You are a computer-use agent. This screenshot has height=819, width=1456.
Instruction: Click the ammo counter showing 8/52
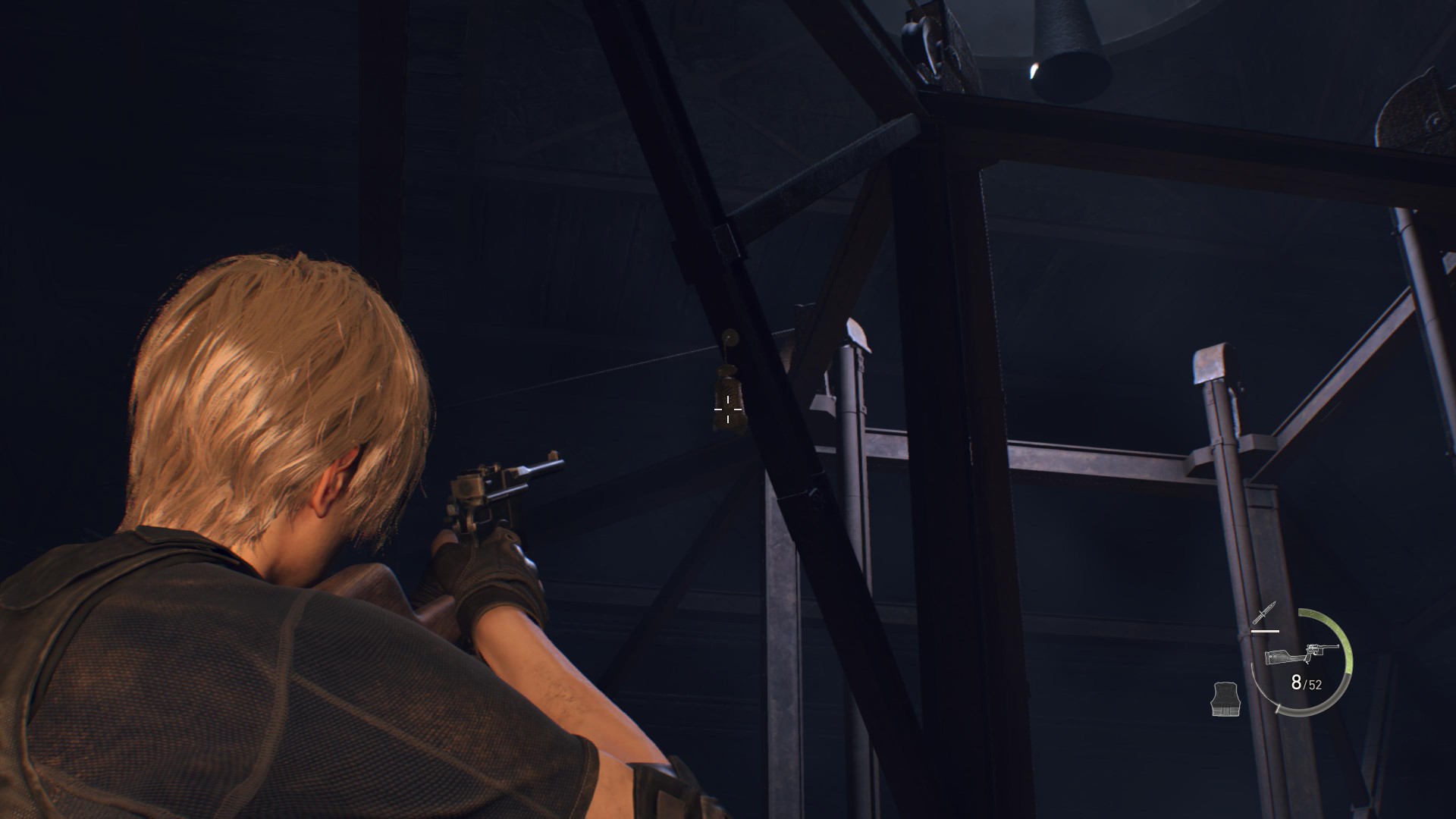pyautogui.click(x=1304, y=684)
